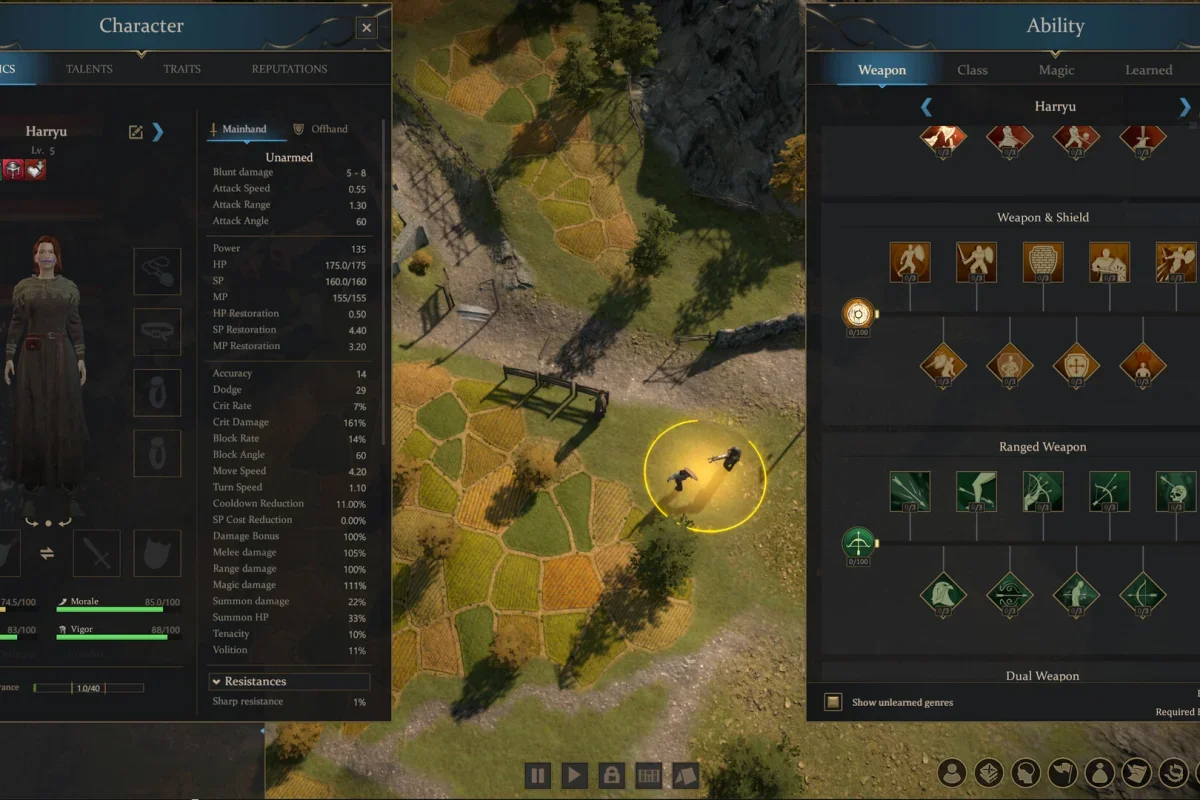Resume game with the play button
This screenshot has height=800, width=1200.
(x=574, y=775)
